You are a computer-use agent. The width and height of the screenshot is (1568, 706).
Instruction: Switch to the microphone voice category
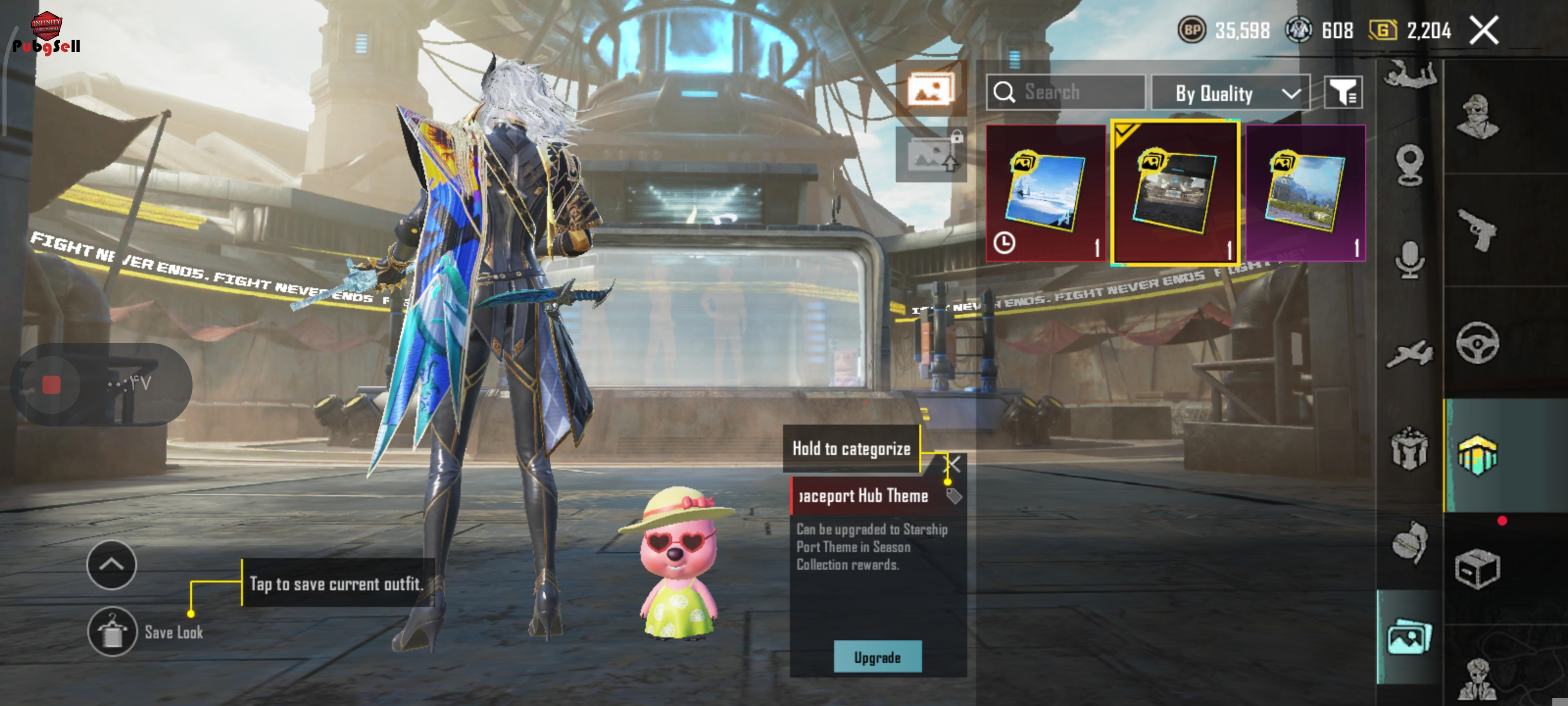click(x=1409, y=259)
